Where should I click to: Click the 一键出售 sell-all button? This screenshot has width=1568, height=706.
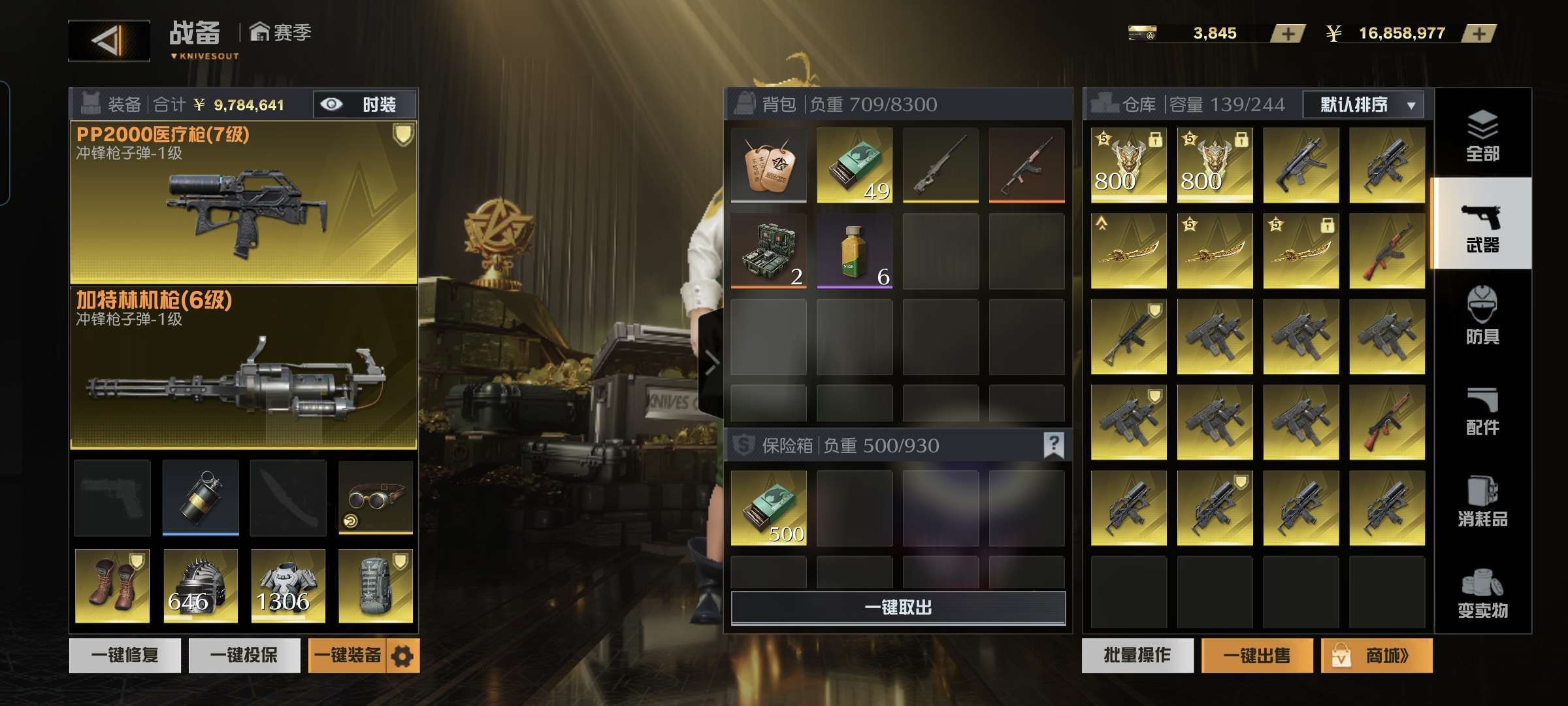(1256, 655)
